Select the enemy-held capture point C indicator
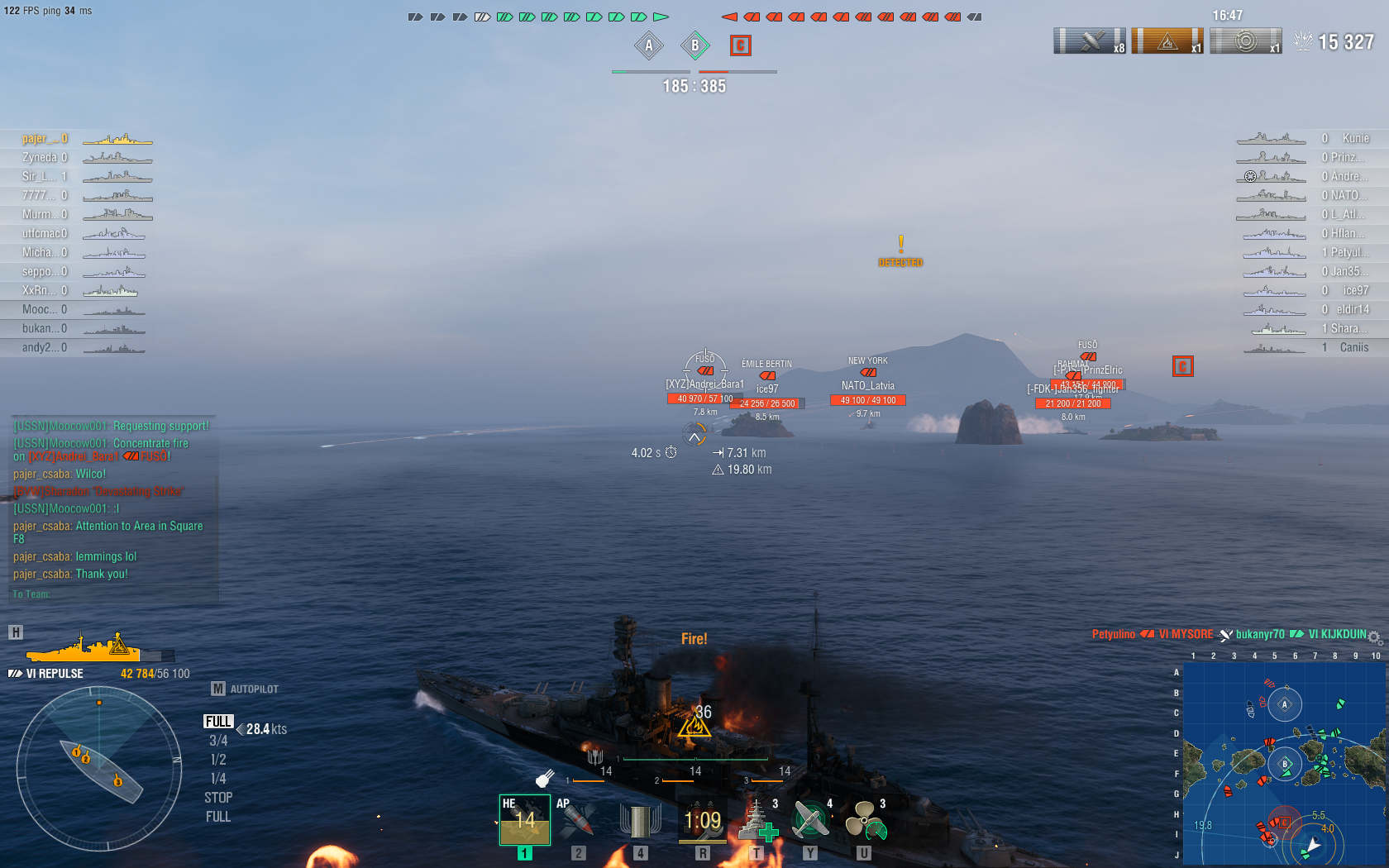Viewport: 1389px width, 868px height. click(740, 45)
